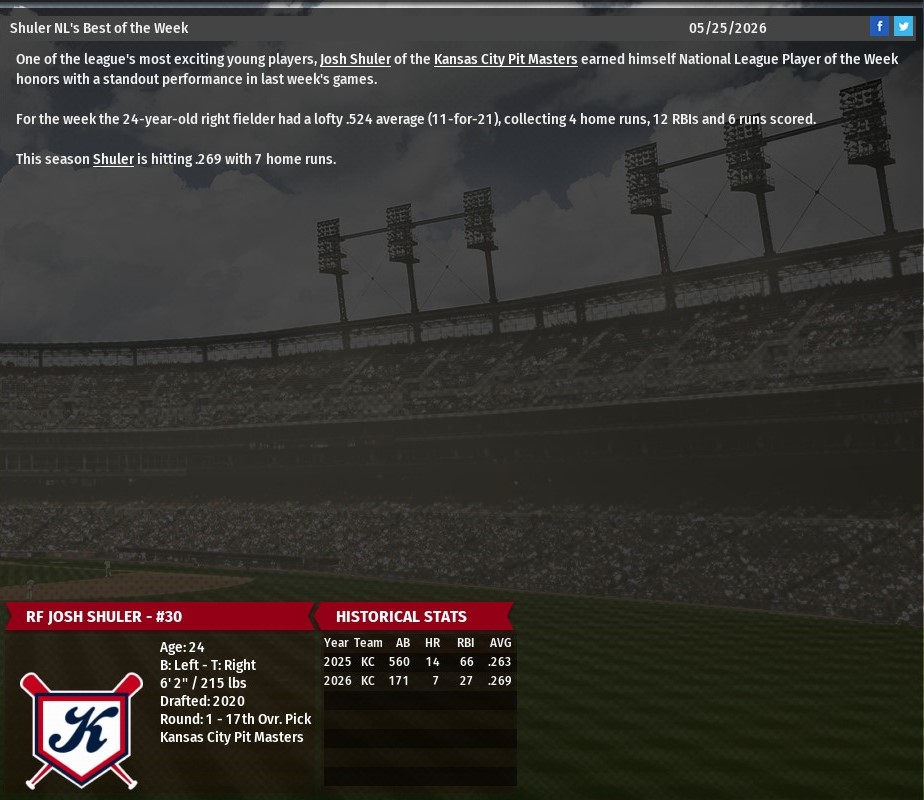Select the 2025 historical stats row
This screenshot has width=924, height=800.
(418, 662)
